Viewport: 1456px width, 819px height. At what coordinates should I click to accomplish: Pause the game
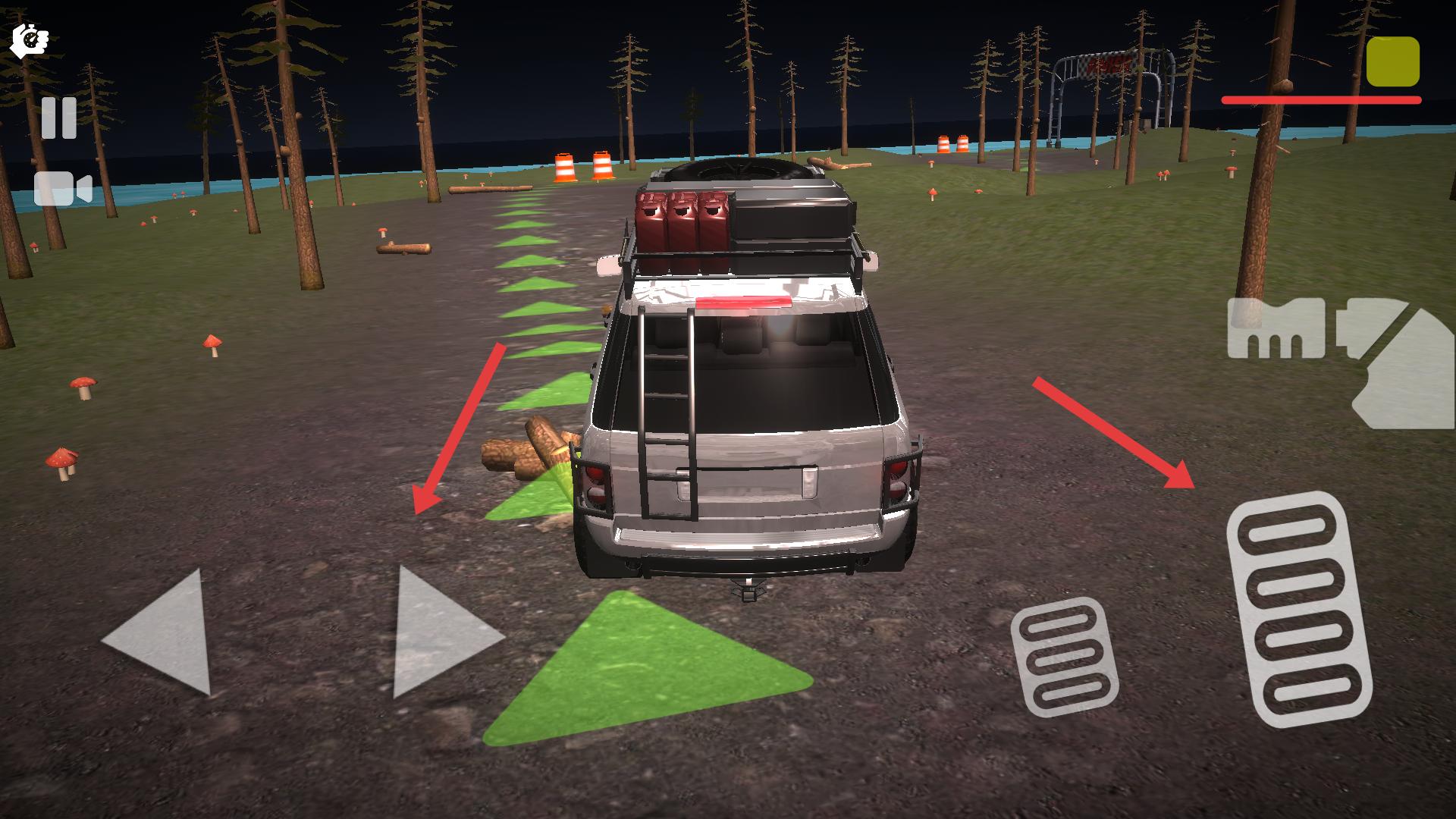tap(58, 118)
